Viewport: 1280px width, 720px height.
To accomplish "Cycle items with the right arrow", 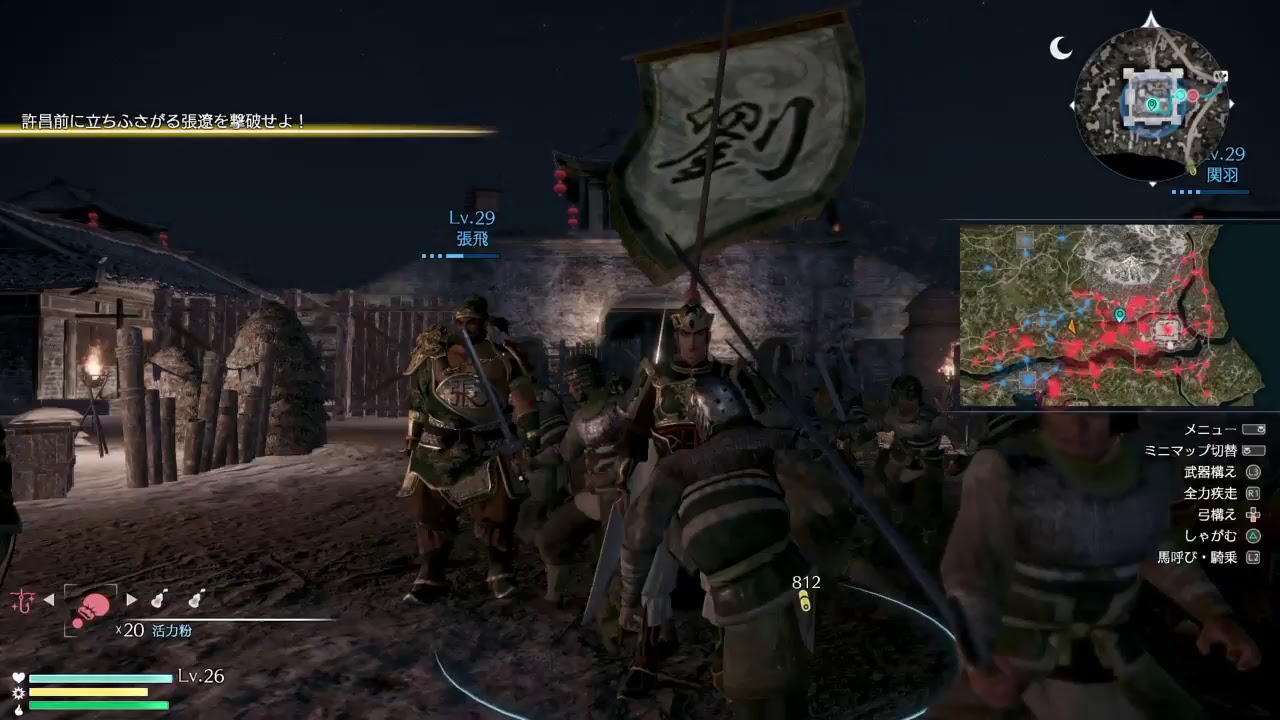I will 131,601.
